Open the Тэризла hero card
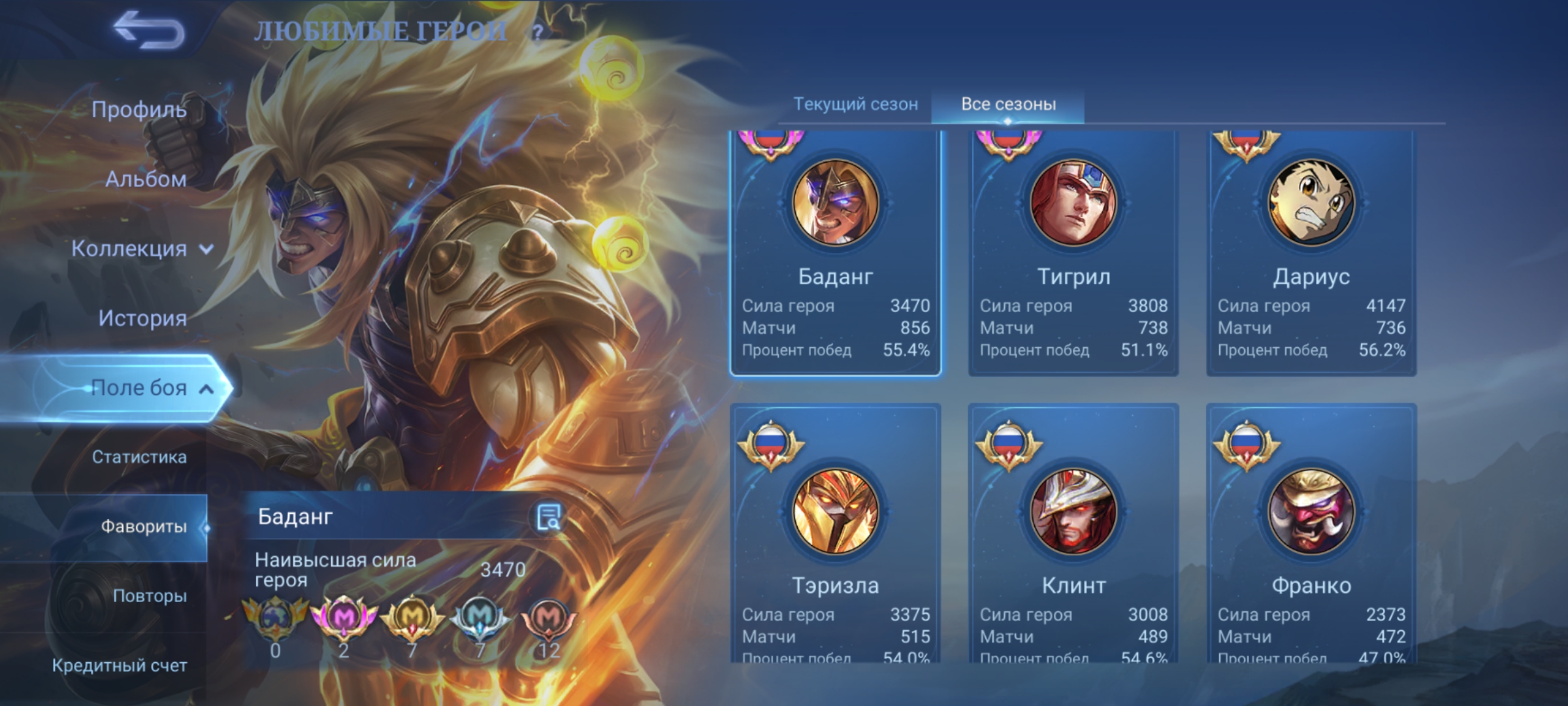The image size is (1568, 706). click(x=836, y=533)
